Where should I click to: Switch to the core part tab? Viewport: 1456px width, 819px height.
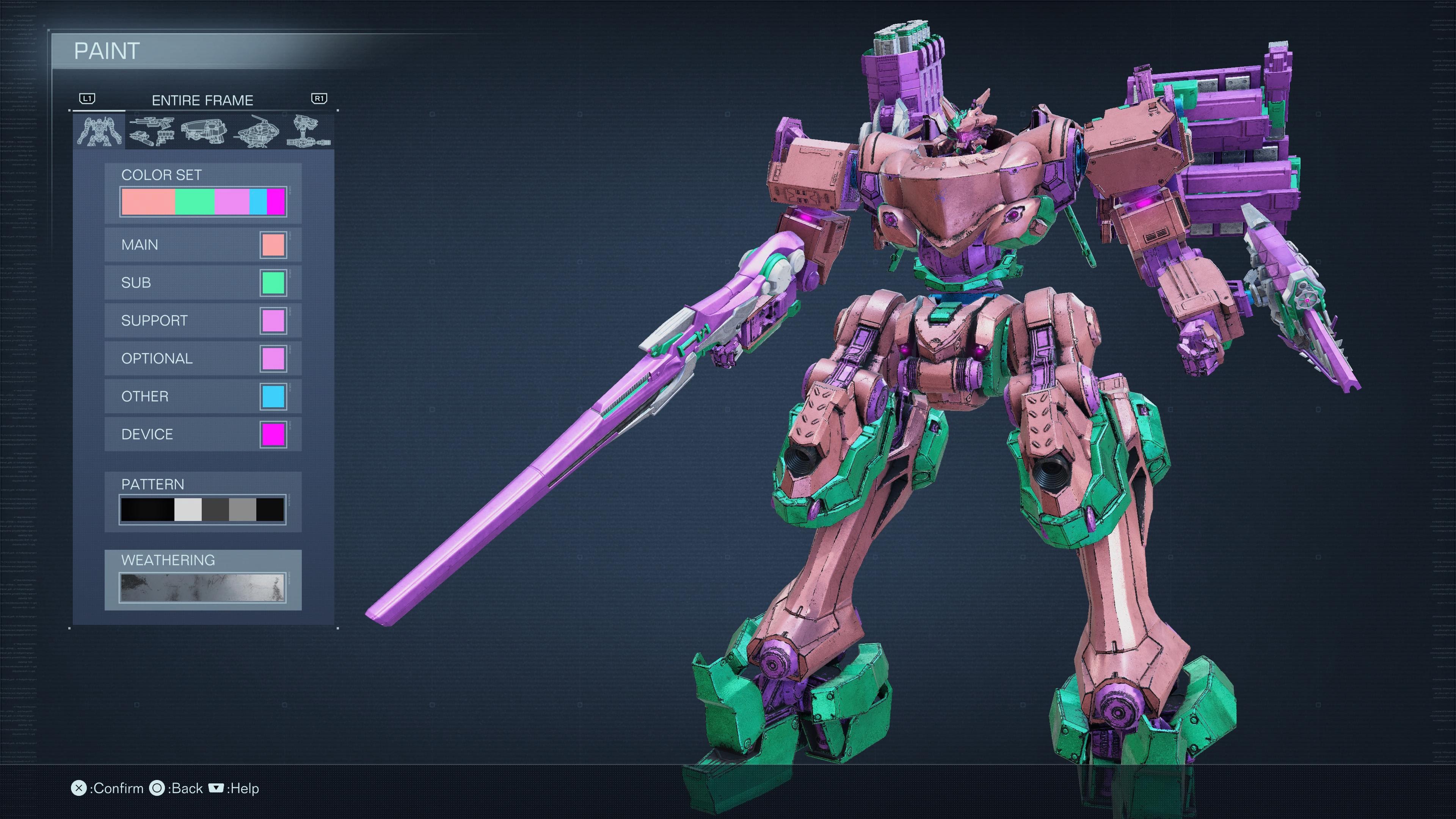point(204,132)
